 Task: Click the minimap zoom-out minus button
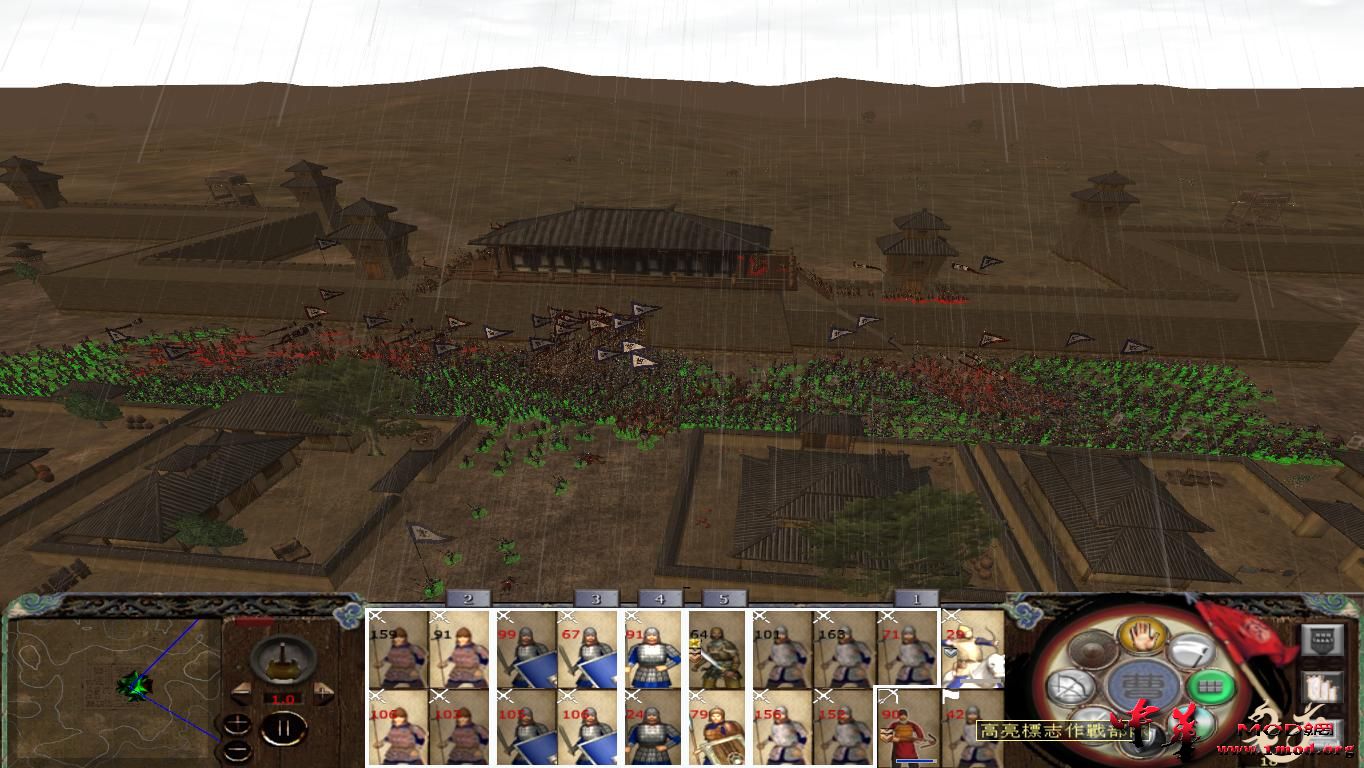[237, 750]
